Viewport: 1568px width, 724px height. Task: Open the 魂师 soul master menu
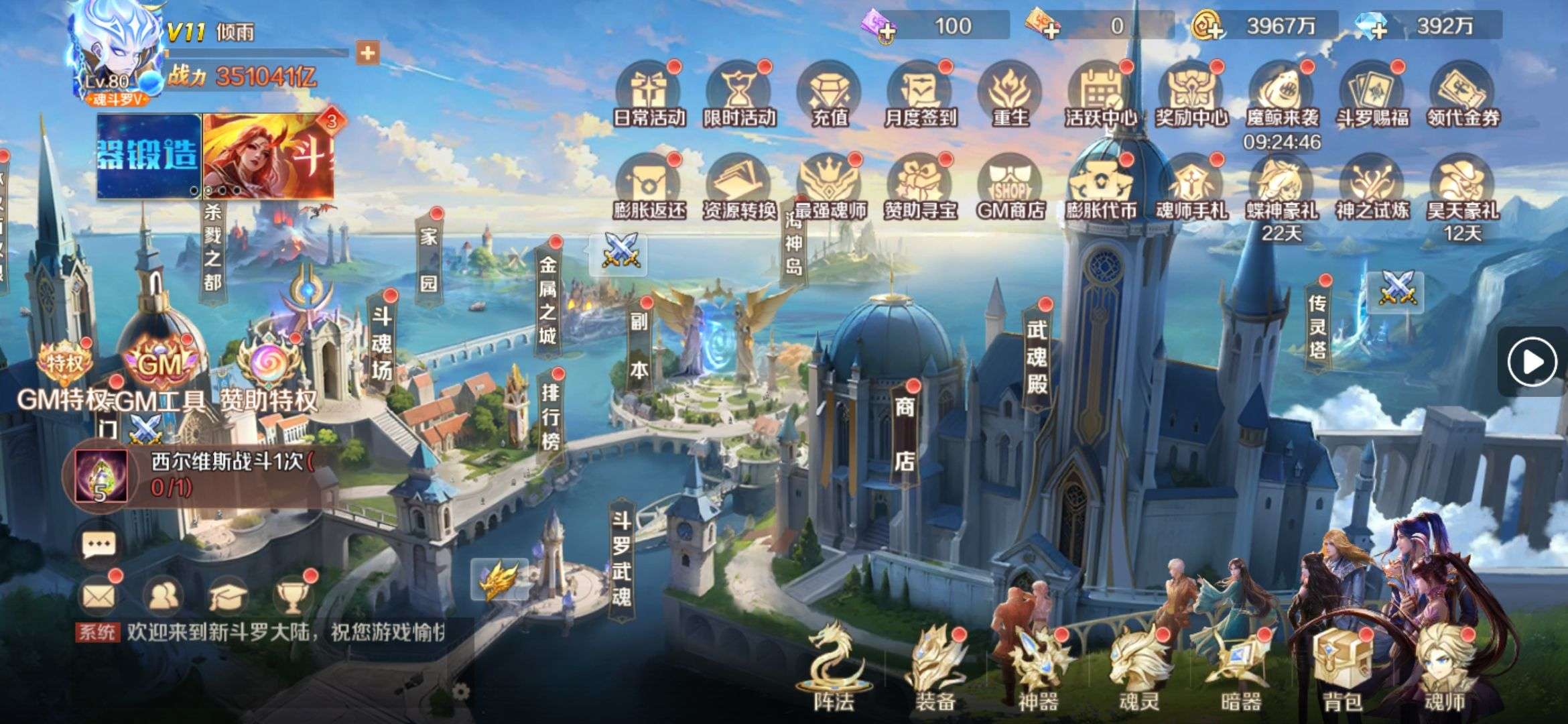(1444, 667)
